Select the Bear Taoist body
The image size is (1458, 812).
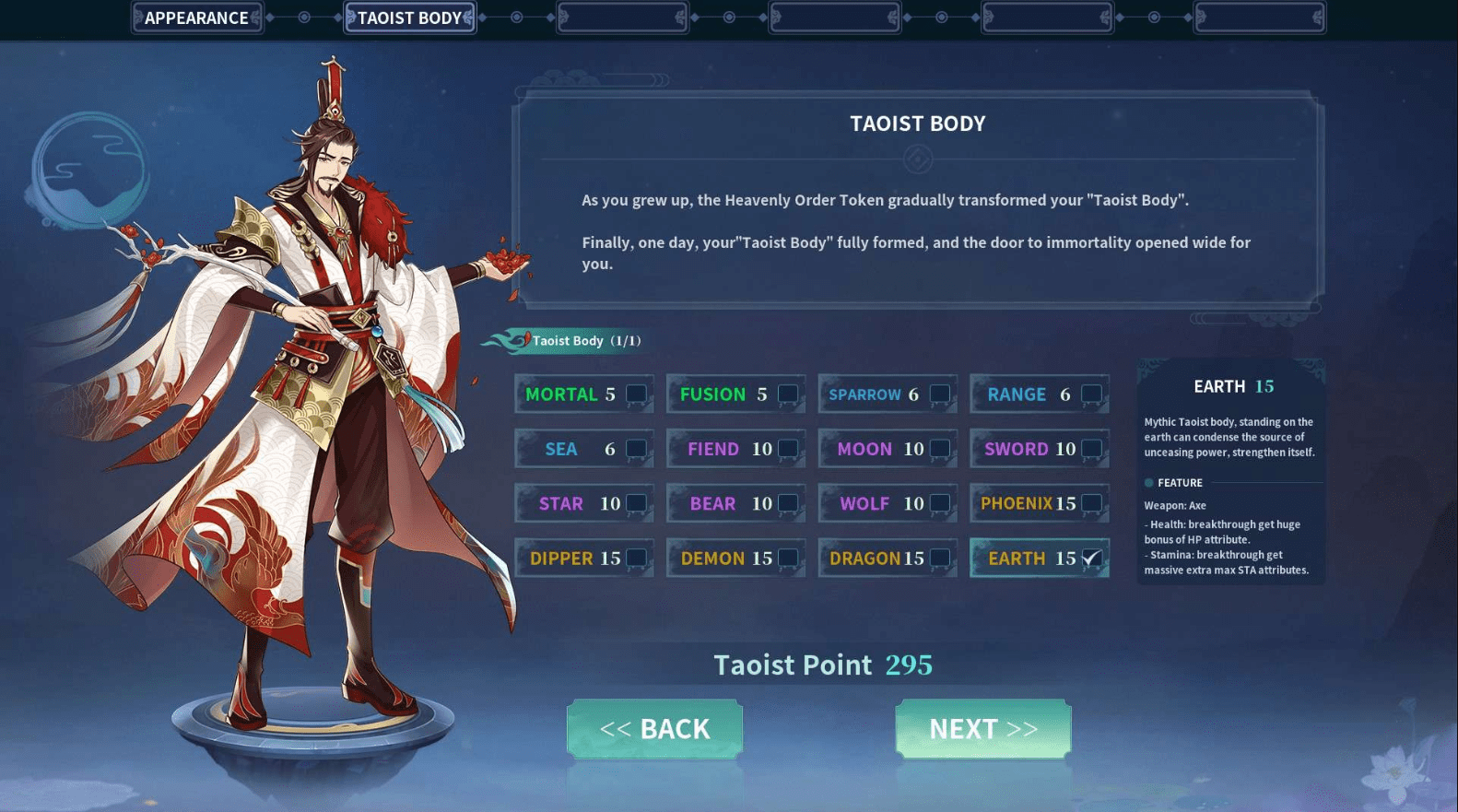coord(788,503)
